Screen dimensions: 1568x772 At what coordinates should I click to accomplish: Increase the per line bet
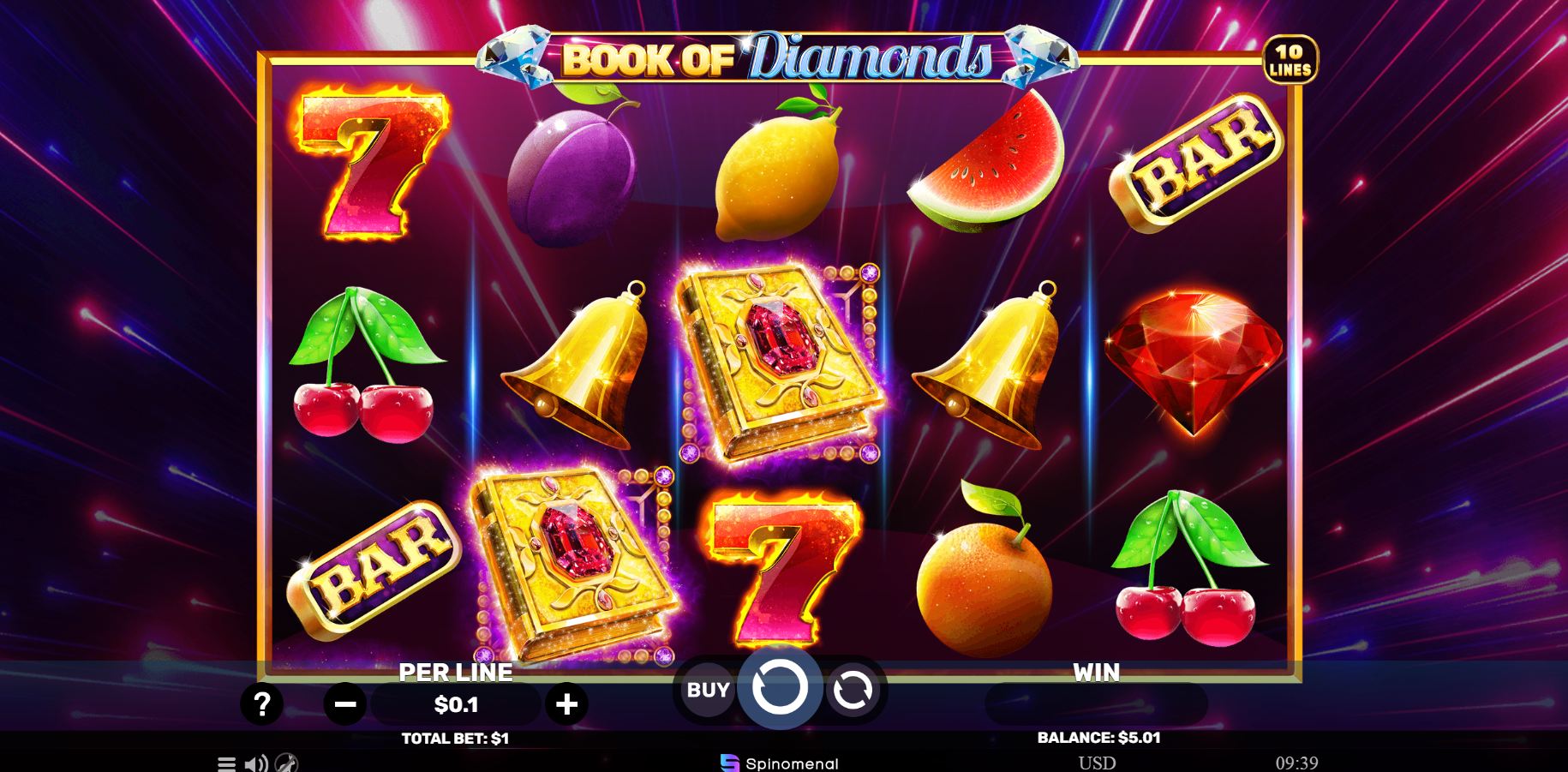click(566, 704)
